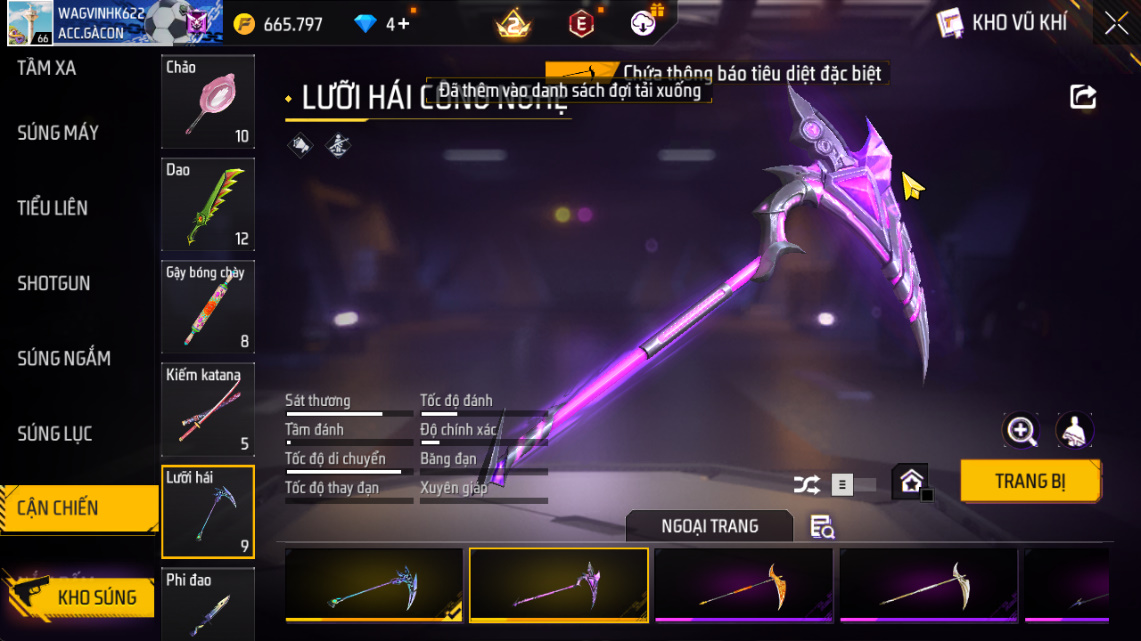Open the SÚNG MÁY weapon category

coord(57,133)
